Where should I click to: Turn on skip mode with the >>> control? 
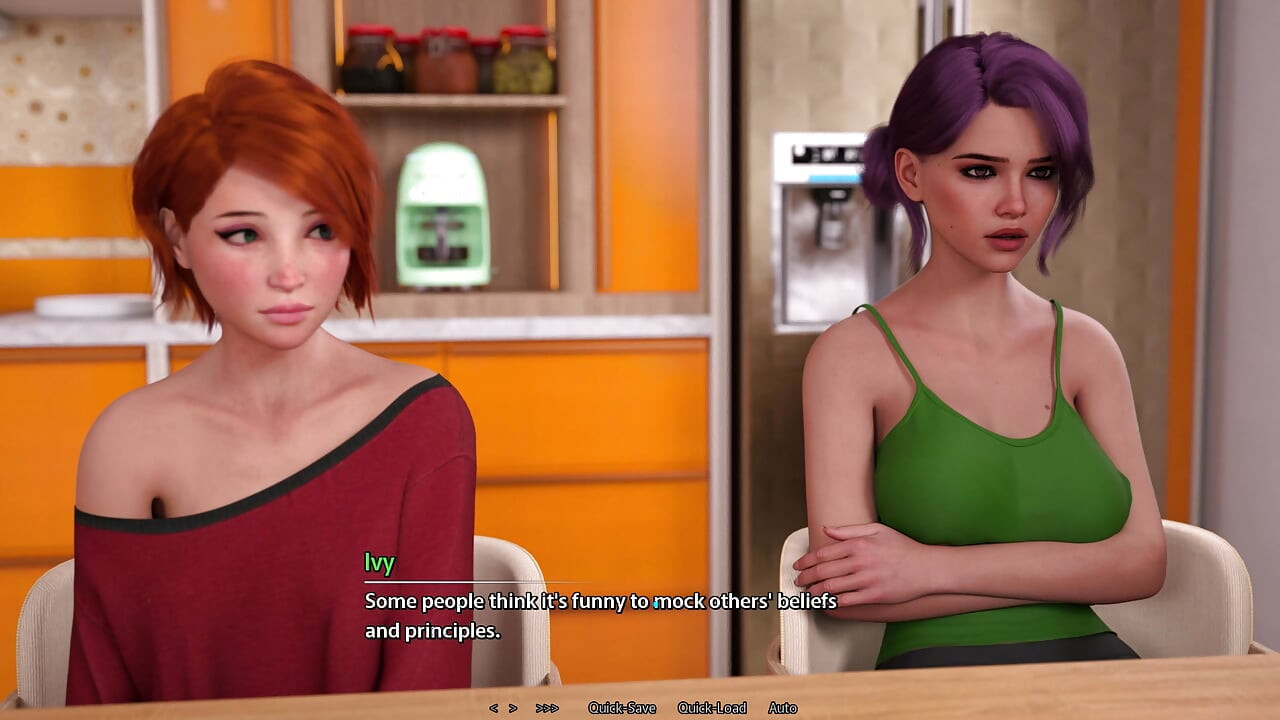[x=545, y=707]
